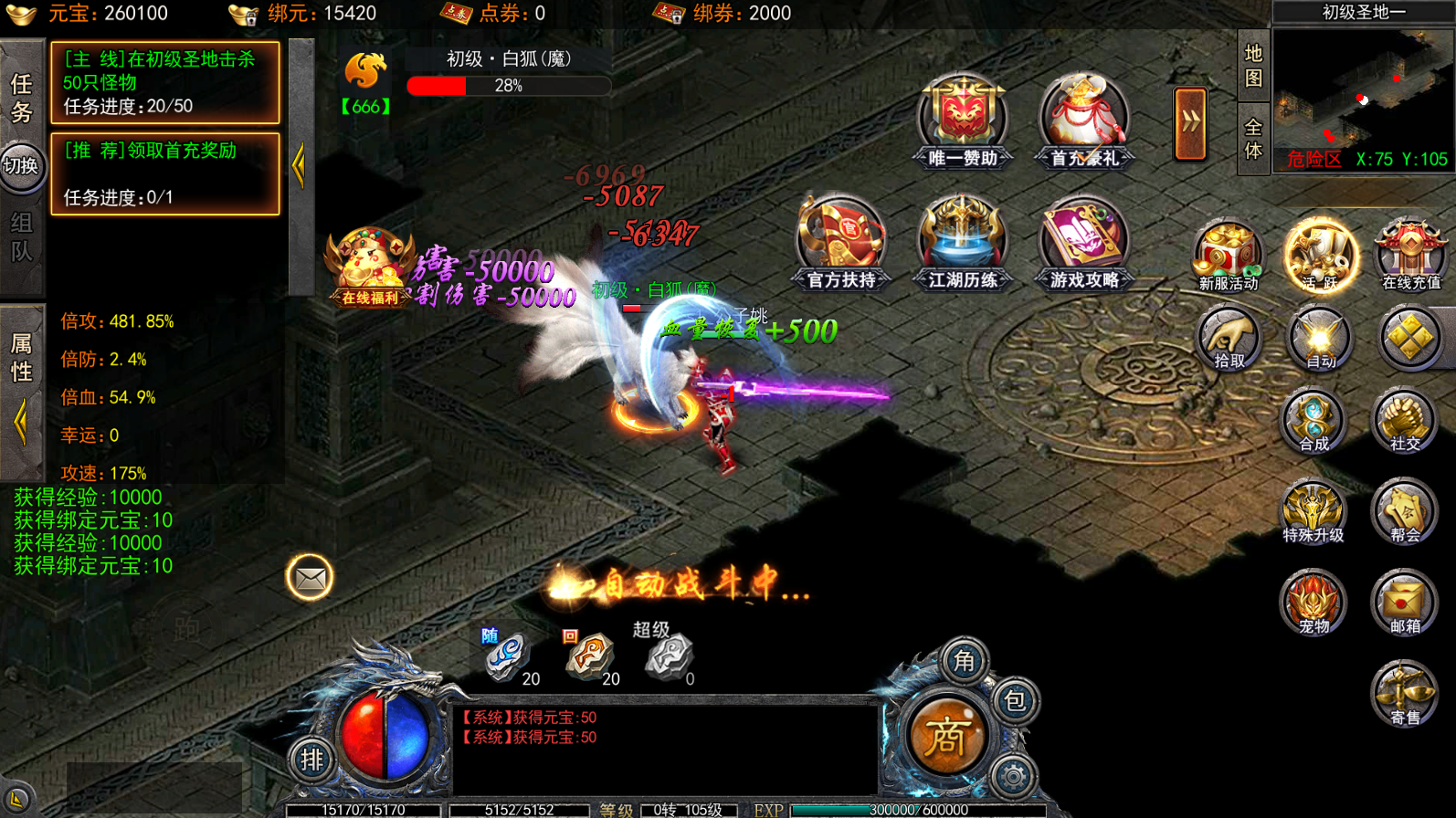Open the round 商 shop button
The image size is (1456, 818).
(x=945, y=738)
